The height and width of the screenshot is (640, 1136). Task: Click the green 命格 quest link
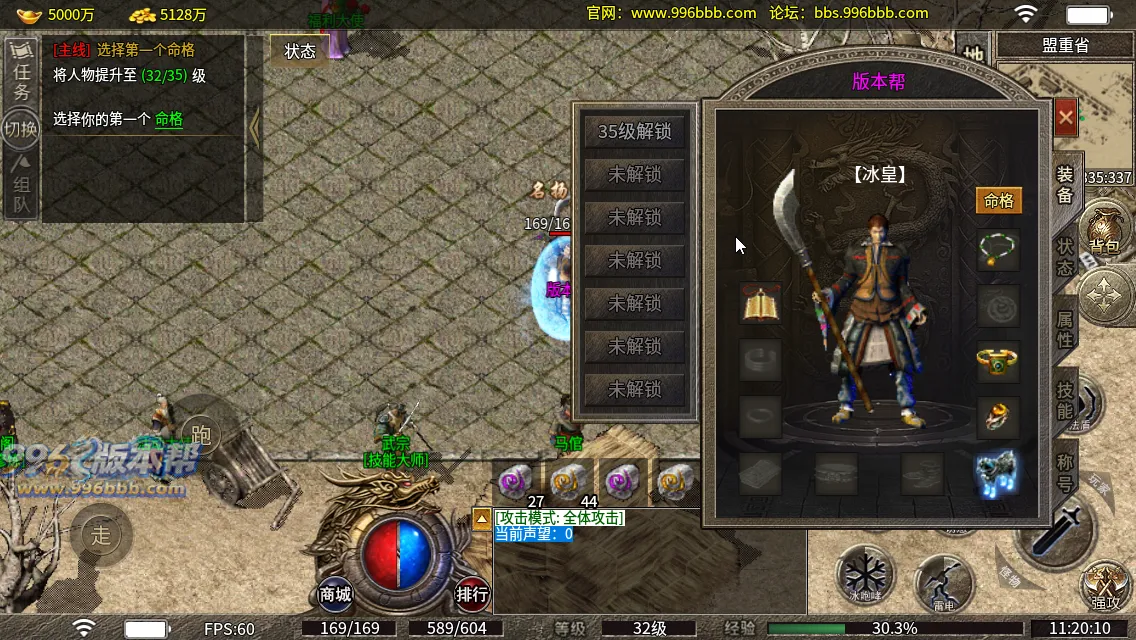tap(169, 119)
